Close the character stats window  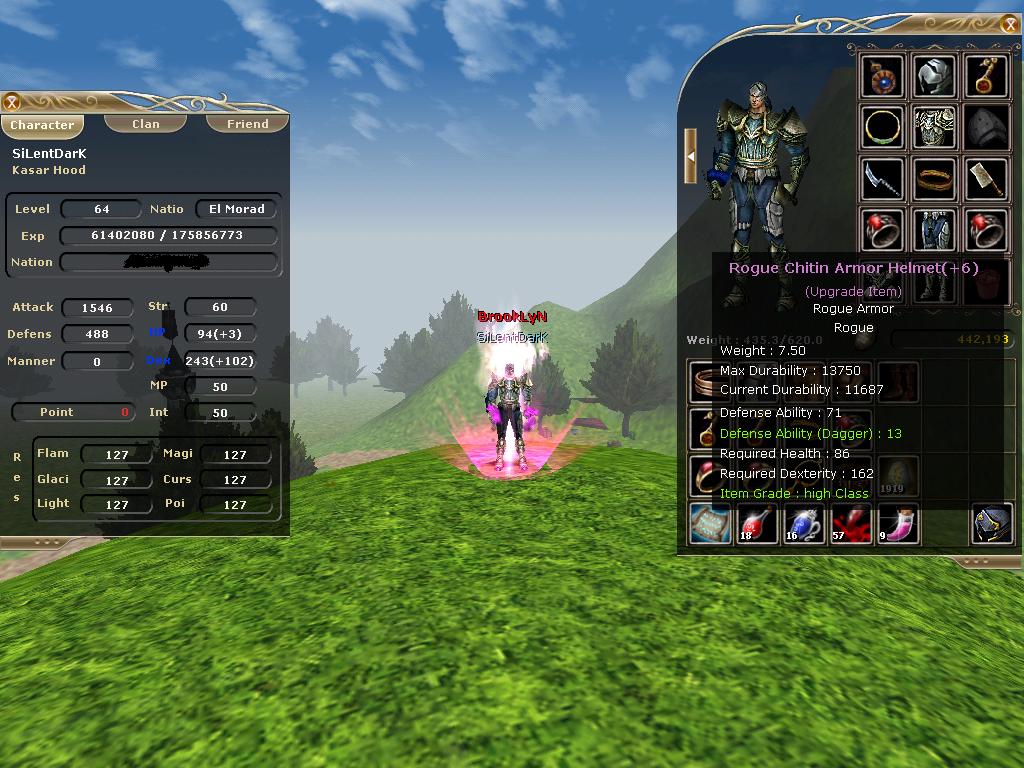point(12,102)
